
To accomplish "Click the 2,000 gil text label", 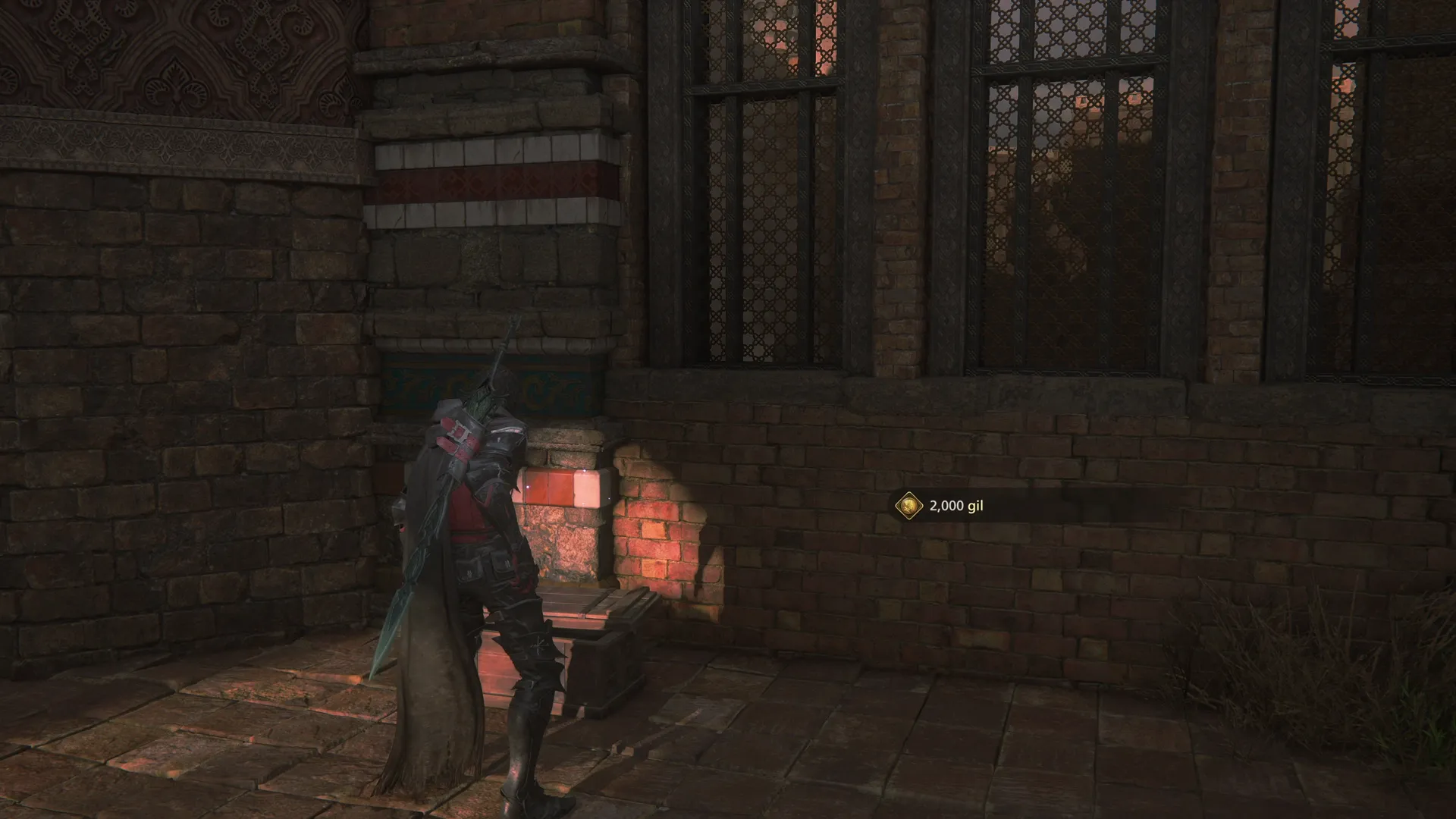I will (x=955, y=505).
